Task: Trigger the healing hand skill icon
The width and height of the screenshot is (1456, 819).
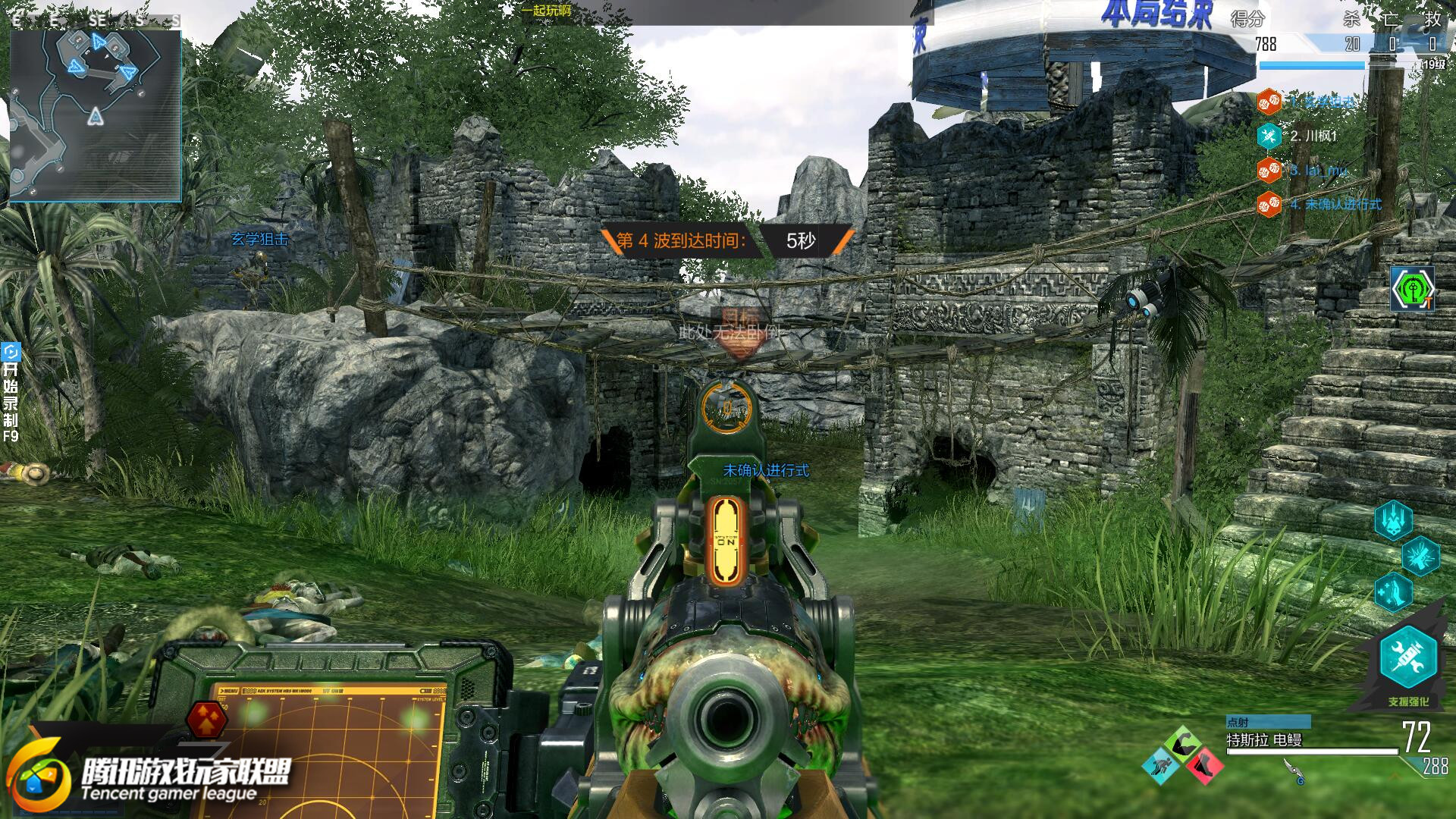Action: coord(1394,591)
